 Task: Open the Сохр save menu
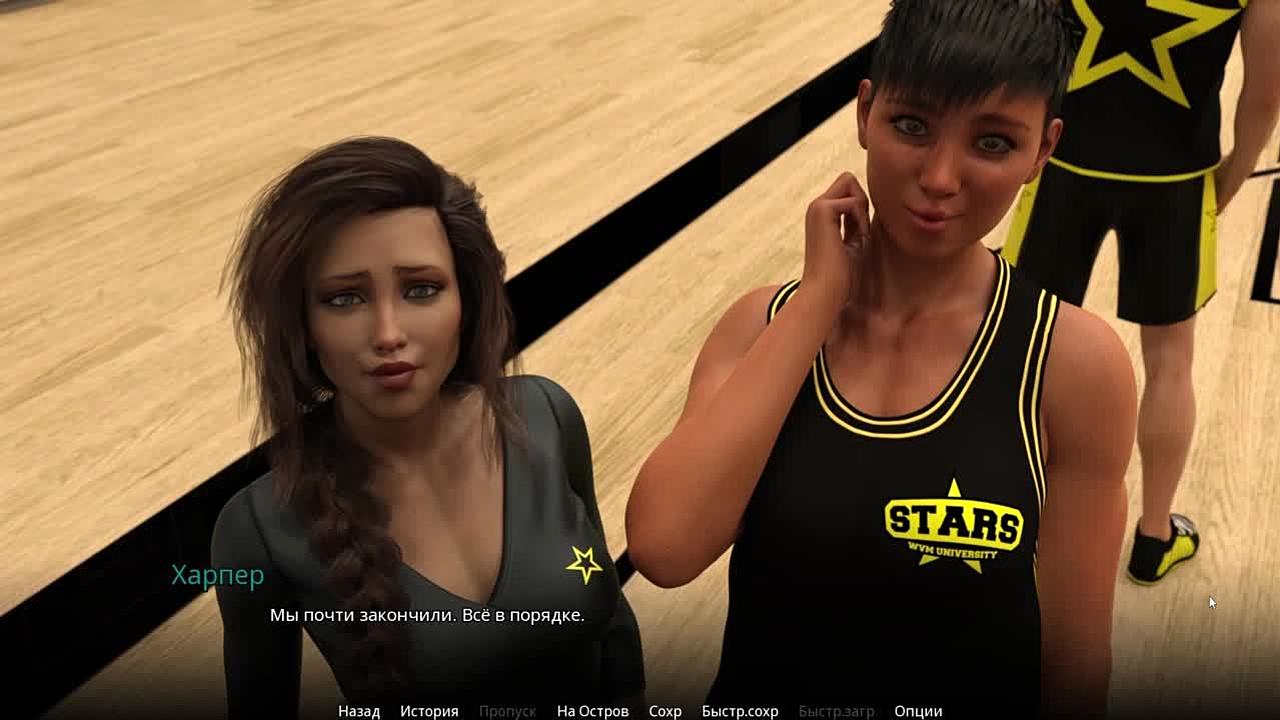(665, 711)
